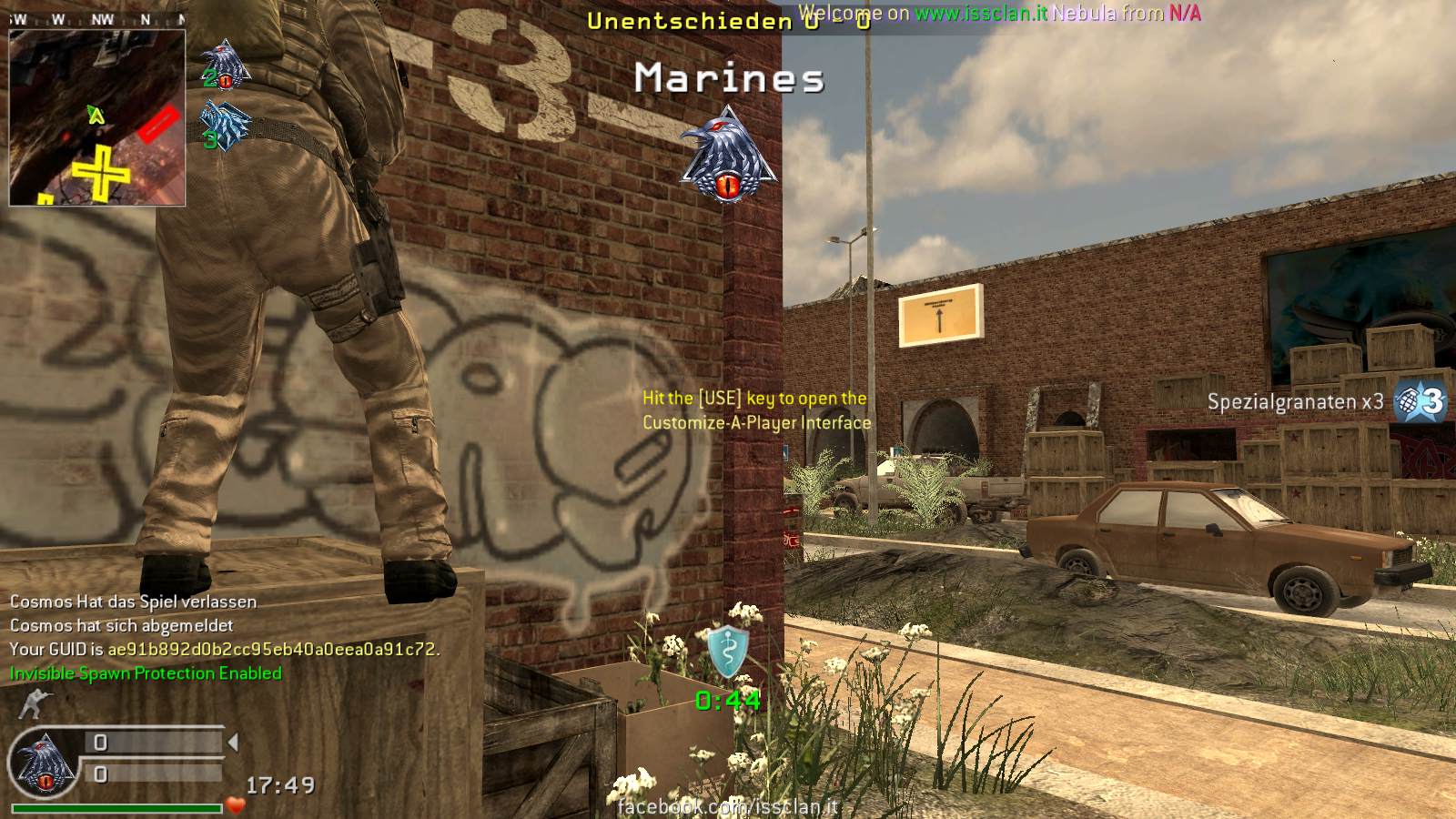Select the Spezialgranaten grenade icon
Screen dimensions: 1456x819
tap(1420, 400)
